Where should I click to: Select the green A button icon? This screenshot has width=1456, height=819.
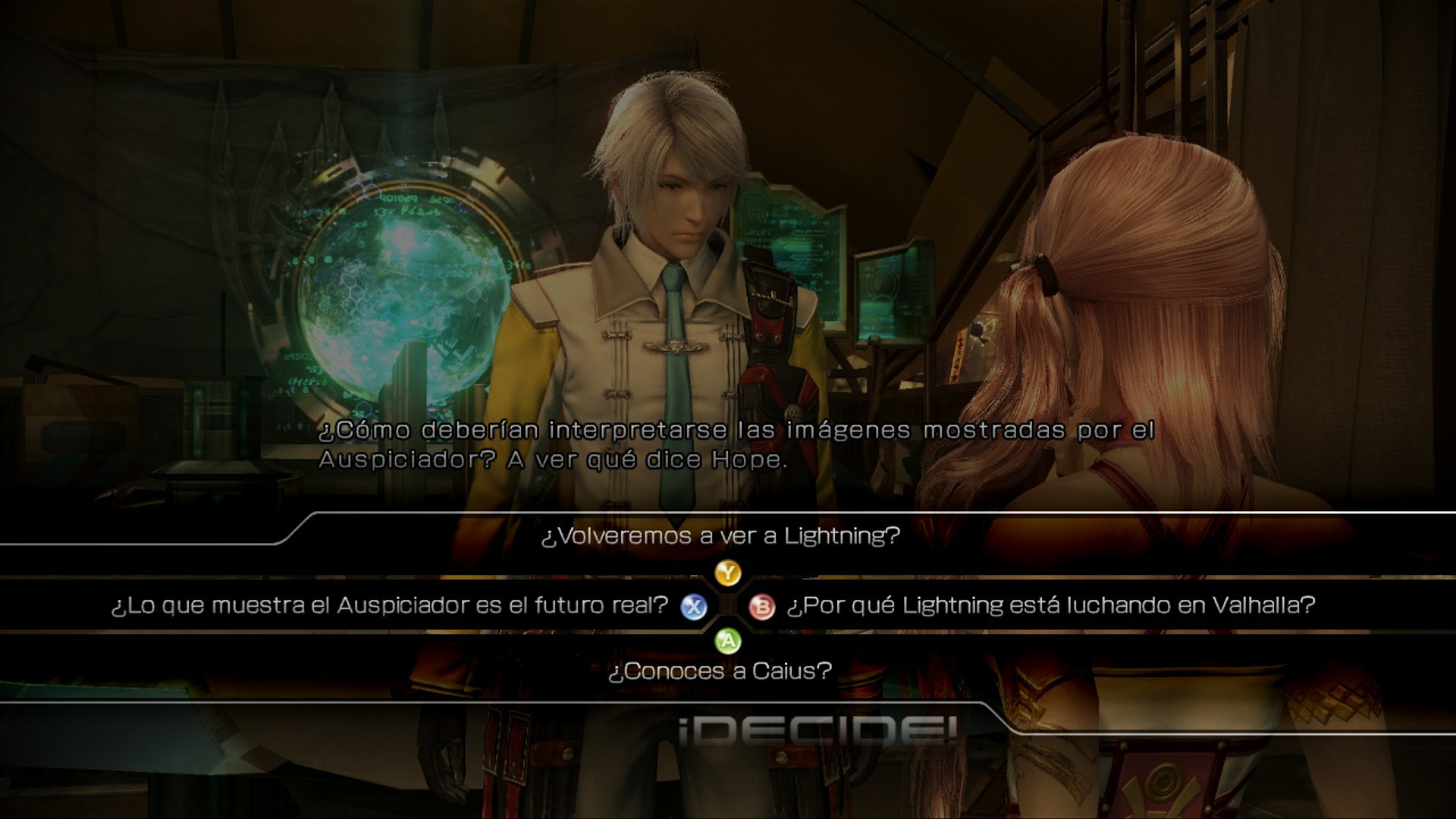pos(728,642)
